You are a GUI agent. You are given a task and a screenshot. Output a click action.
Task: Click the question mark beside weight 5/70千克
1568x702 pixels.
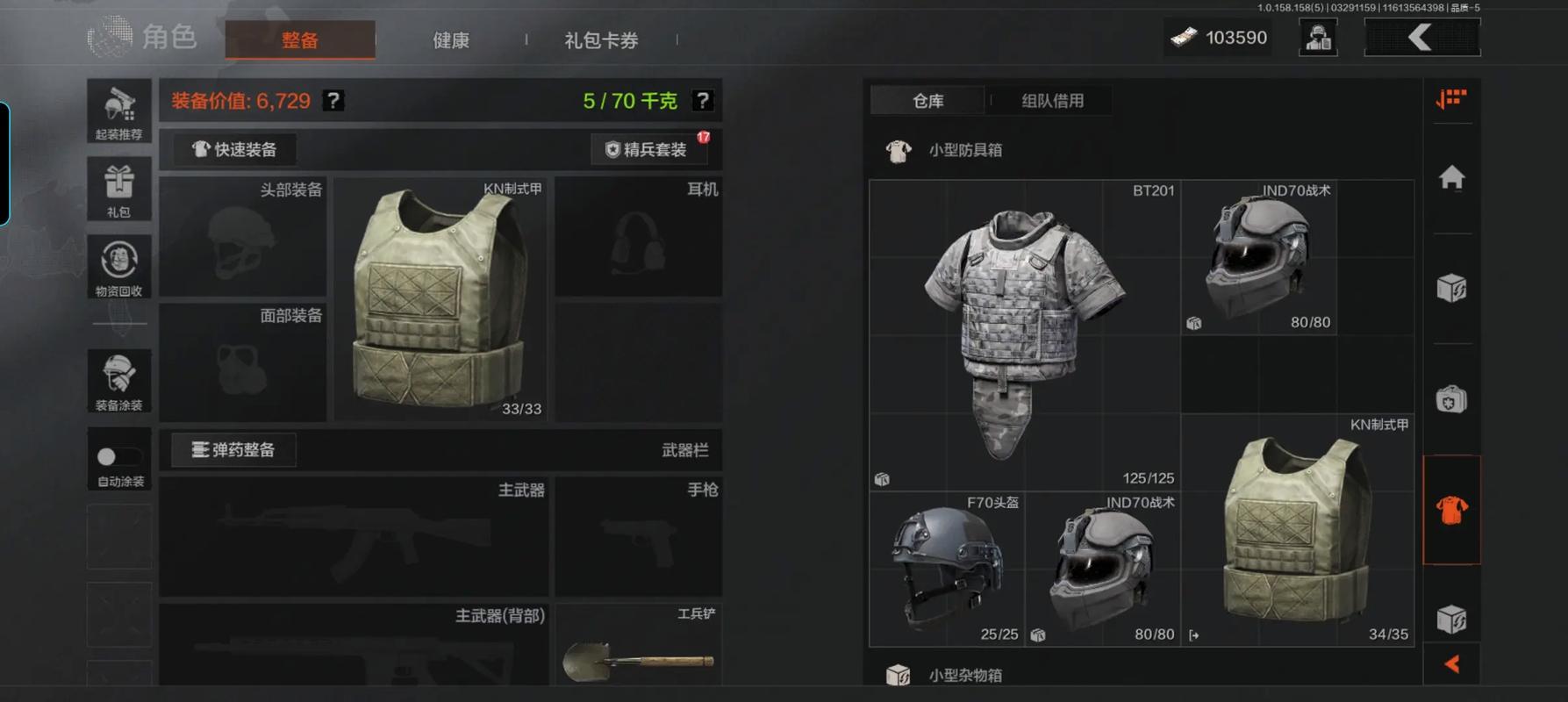click(x=702, y=100)
